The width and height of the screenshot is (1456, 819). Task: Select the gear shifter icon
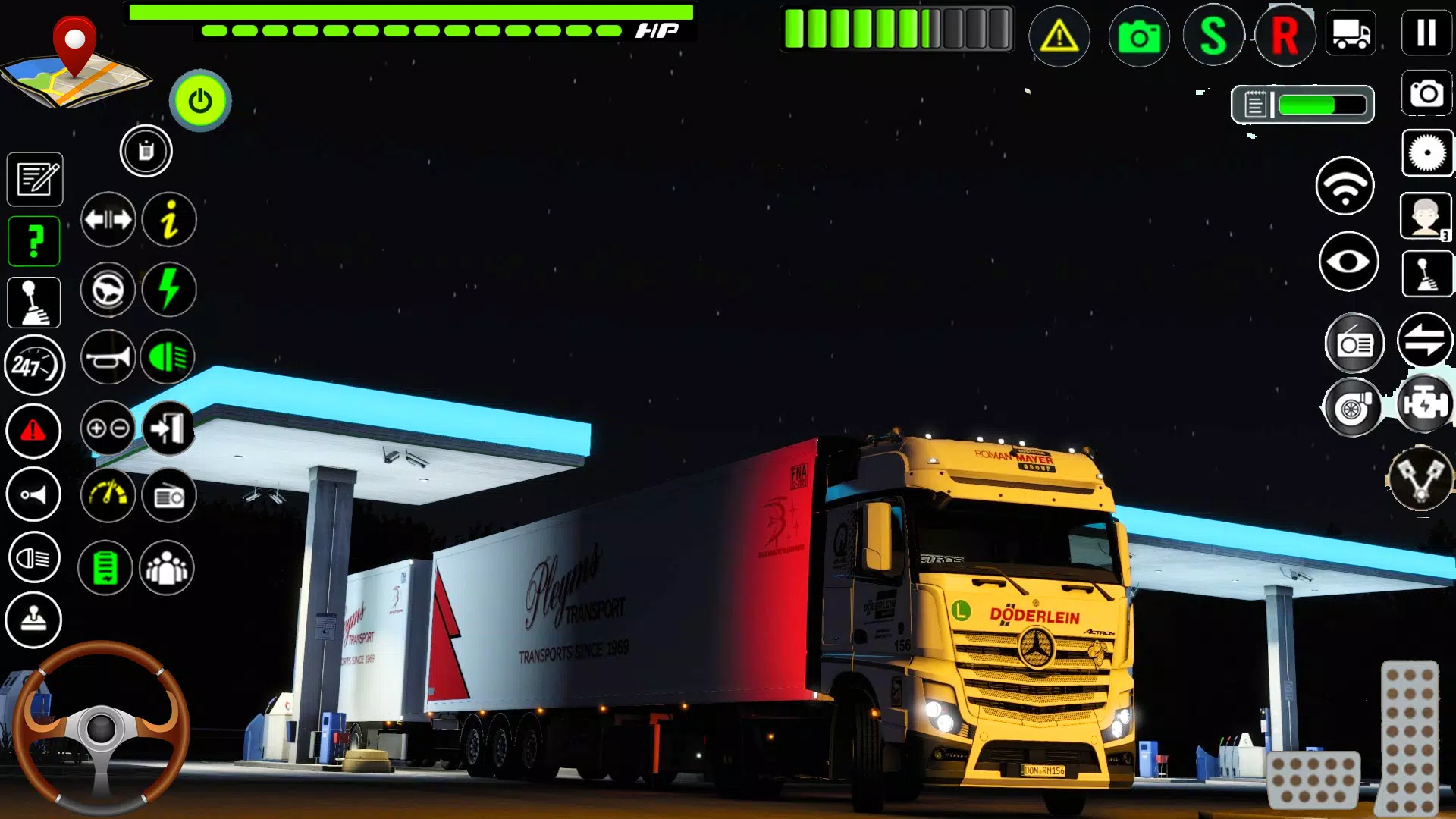click(33, 302)
